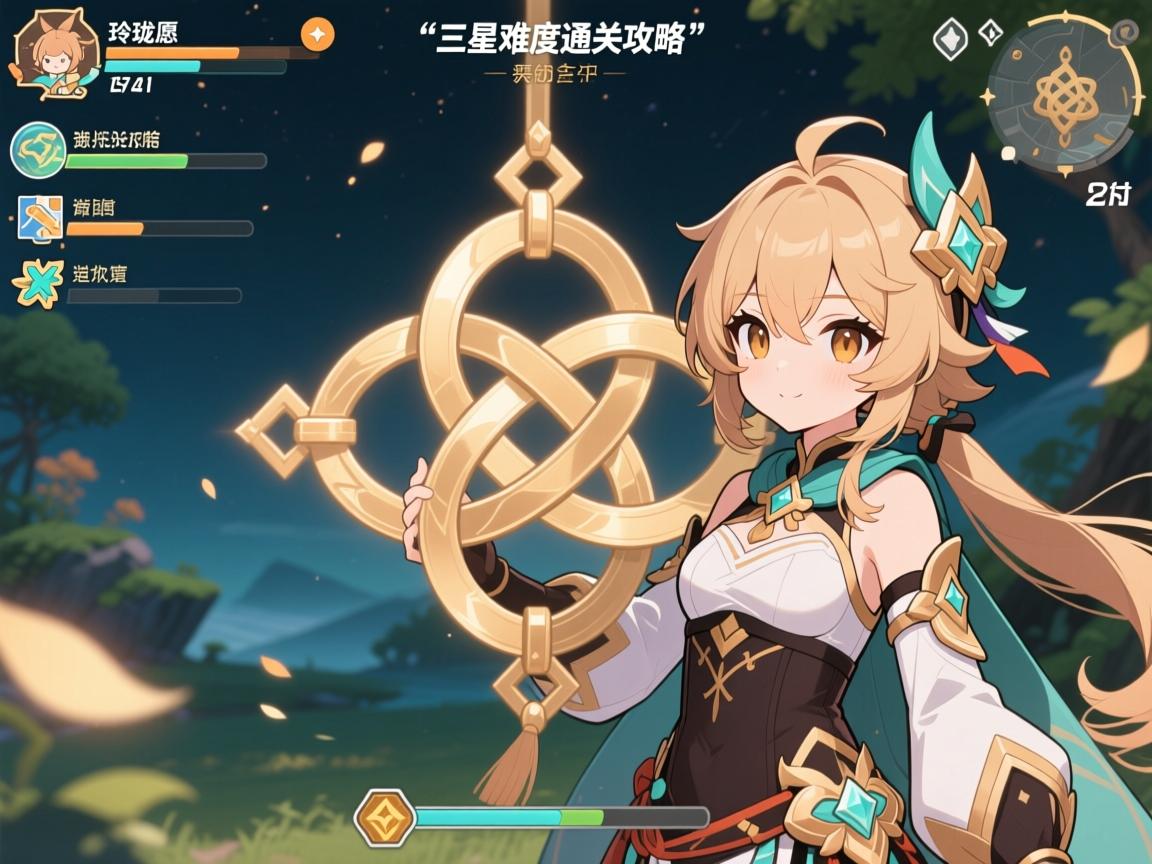Tap the orange sparkle button beside the name

[317, 35]
